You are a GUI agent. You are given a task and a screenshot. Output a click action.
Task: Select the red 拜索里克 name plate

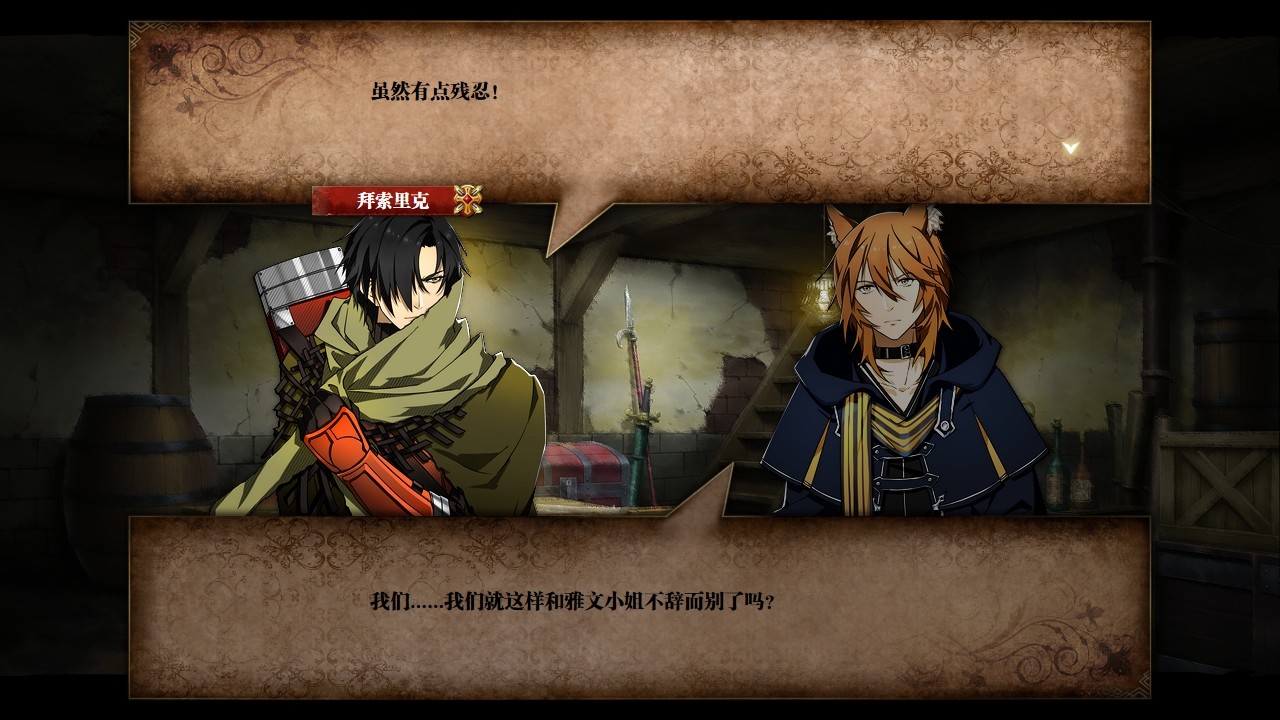pos(390,200)
